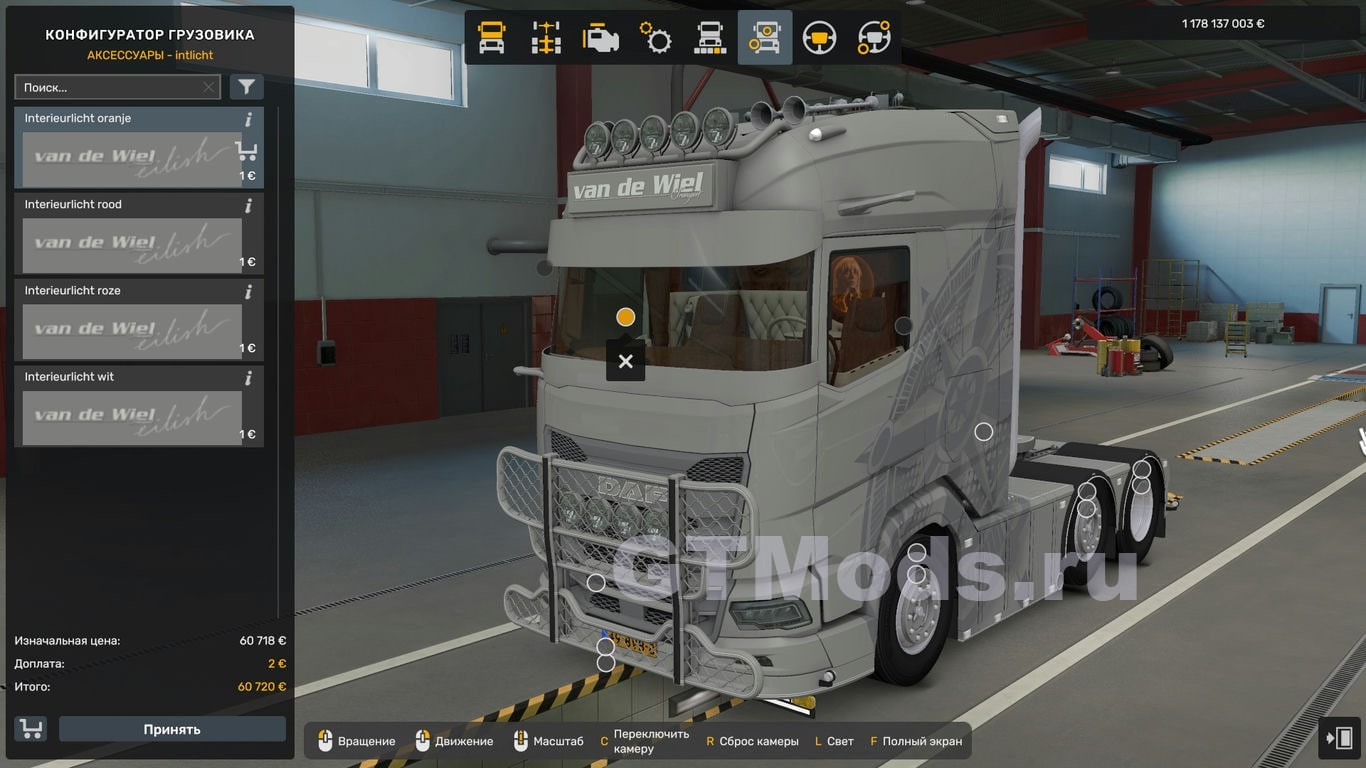
Task: Open the chassis configuration tab
Action: click(546, 38)
